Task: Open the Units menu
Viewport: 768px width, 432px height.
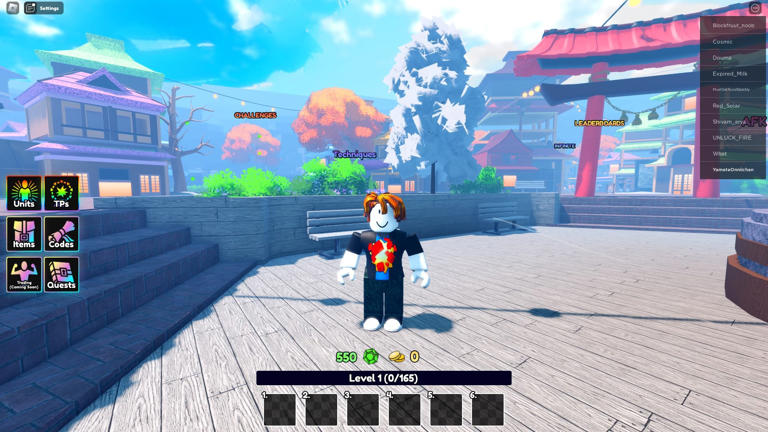Action: [24, 193]
